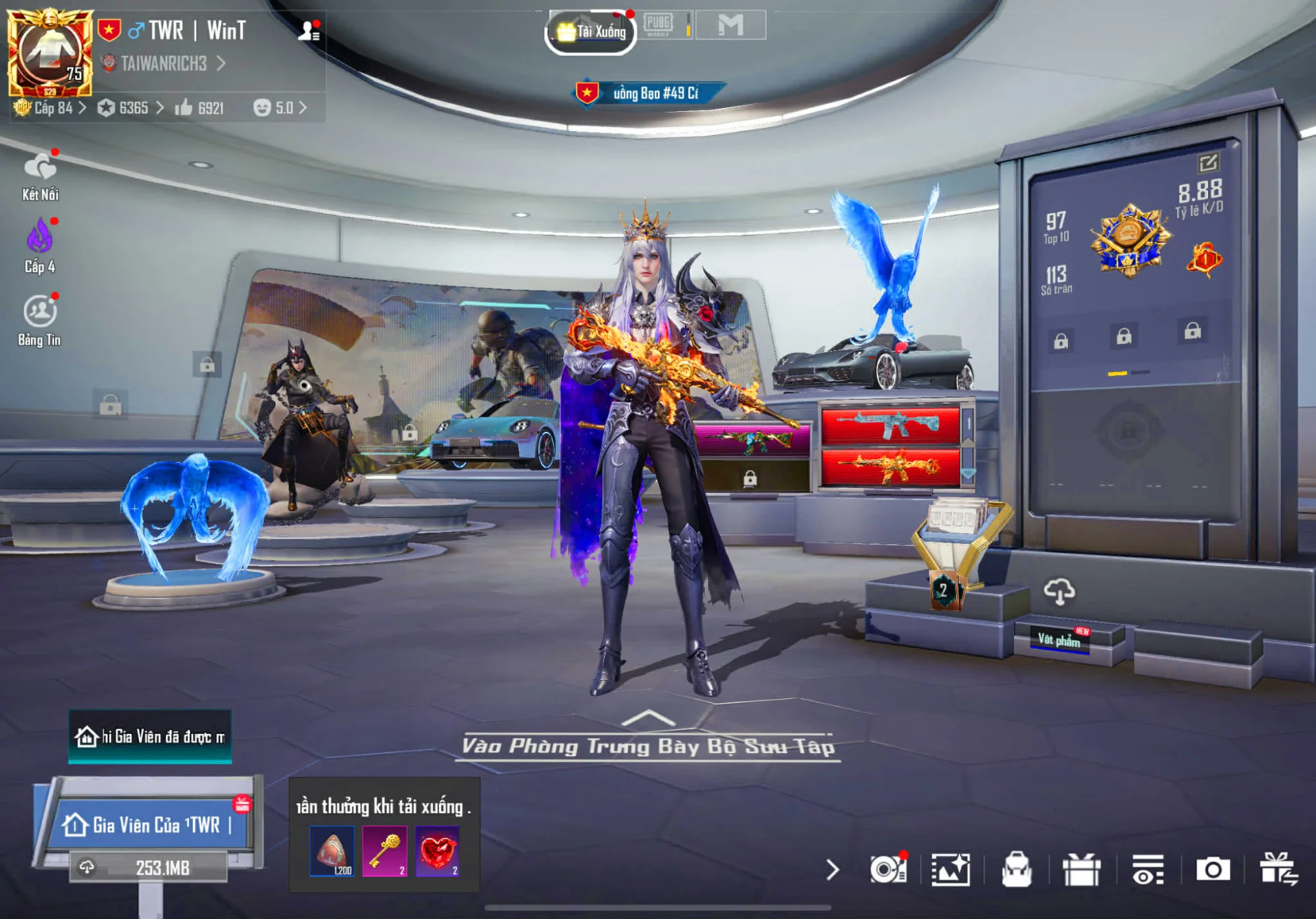Tap the Tải Xuống download button

click(591, 32)
